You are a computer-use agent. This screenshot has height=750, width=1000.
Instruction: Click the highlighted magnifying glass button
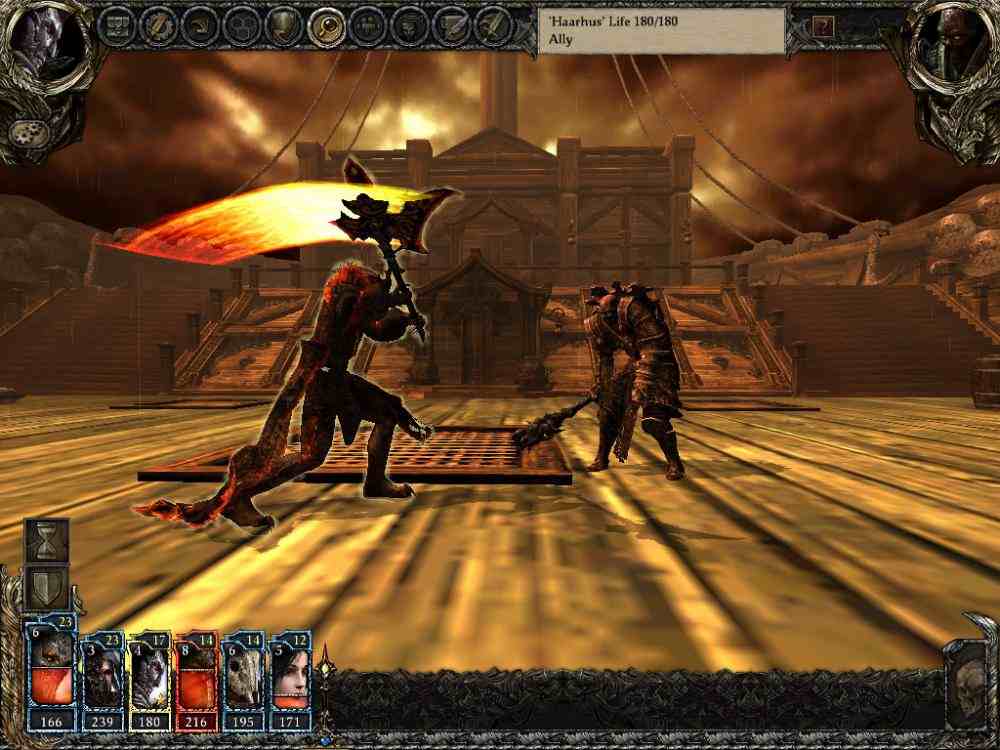326,24
